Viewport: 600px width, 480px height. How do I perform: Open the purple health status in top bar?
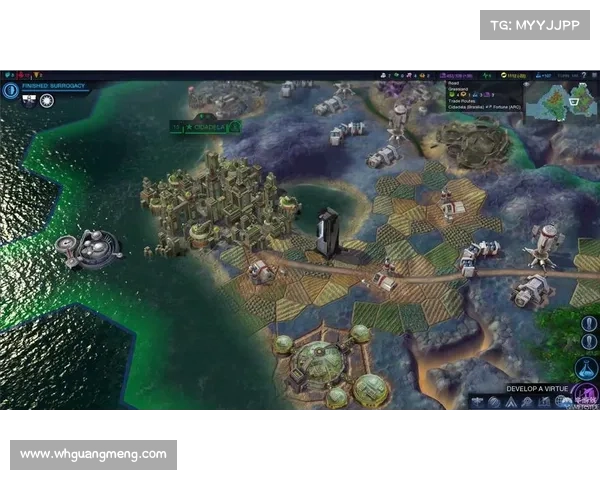tap(458, 75)
